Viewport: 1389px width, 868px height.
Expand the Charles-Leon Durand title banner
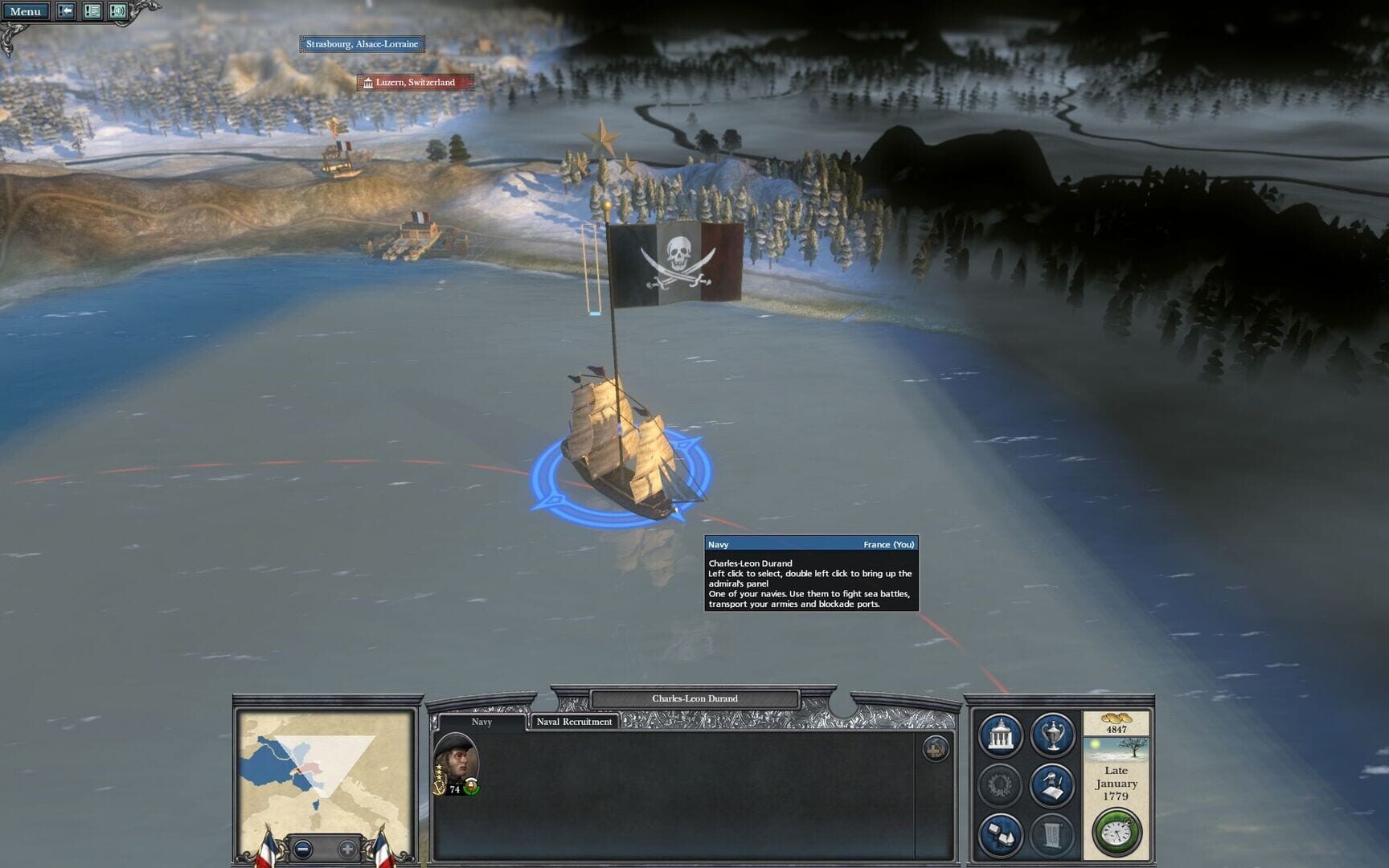click(x=695, y=698)
